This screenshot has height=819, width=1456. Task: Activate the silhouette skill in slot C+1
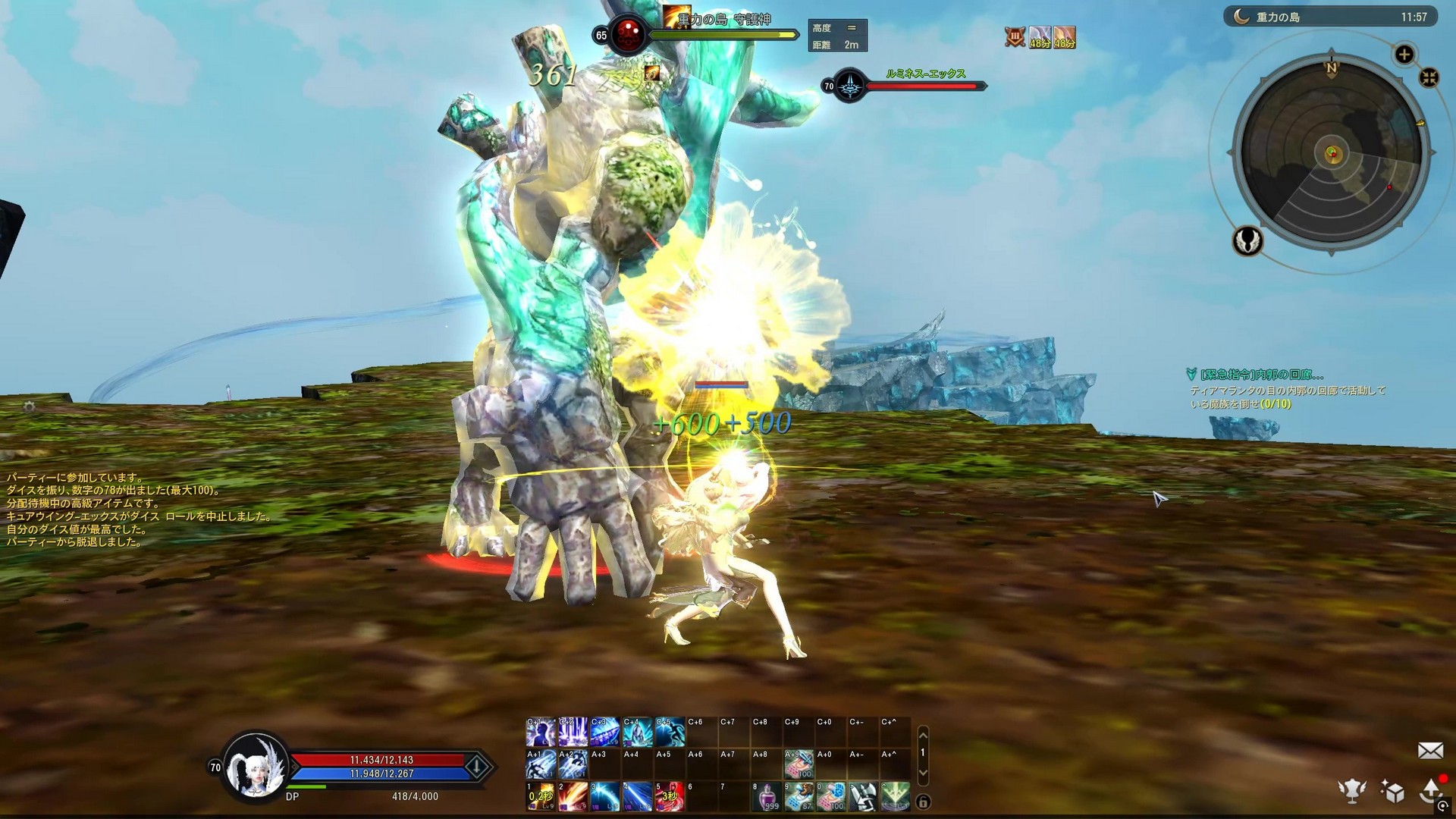(541, 733)
